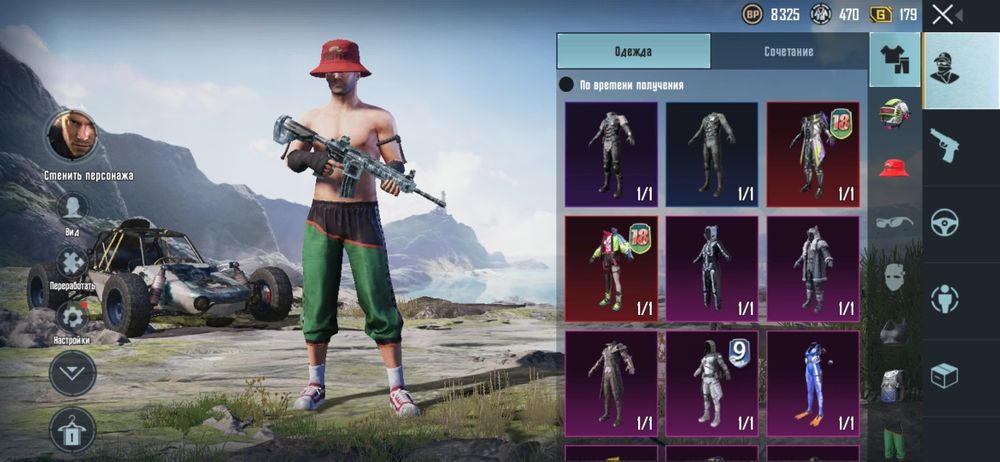Close the inventory with the X button
This screenshot has width=1000, height=462.
coord(943,14)
